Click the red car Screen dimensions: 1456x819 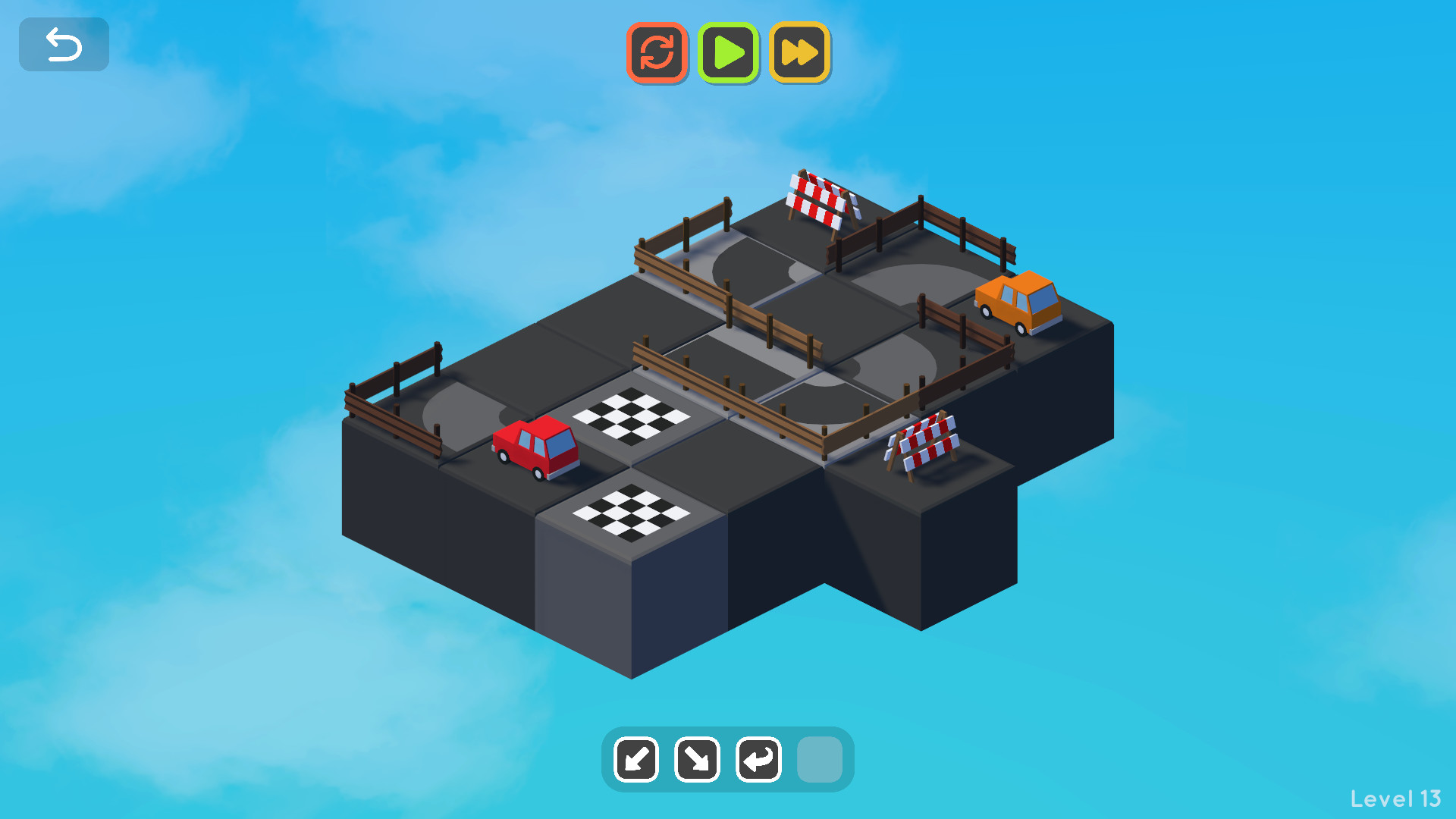(x=536, y=447)
